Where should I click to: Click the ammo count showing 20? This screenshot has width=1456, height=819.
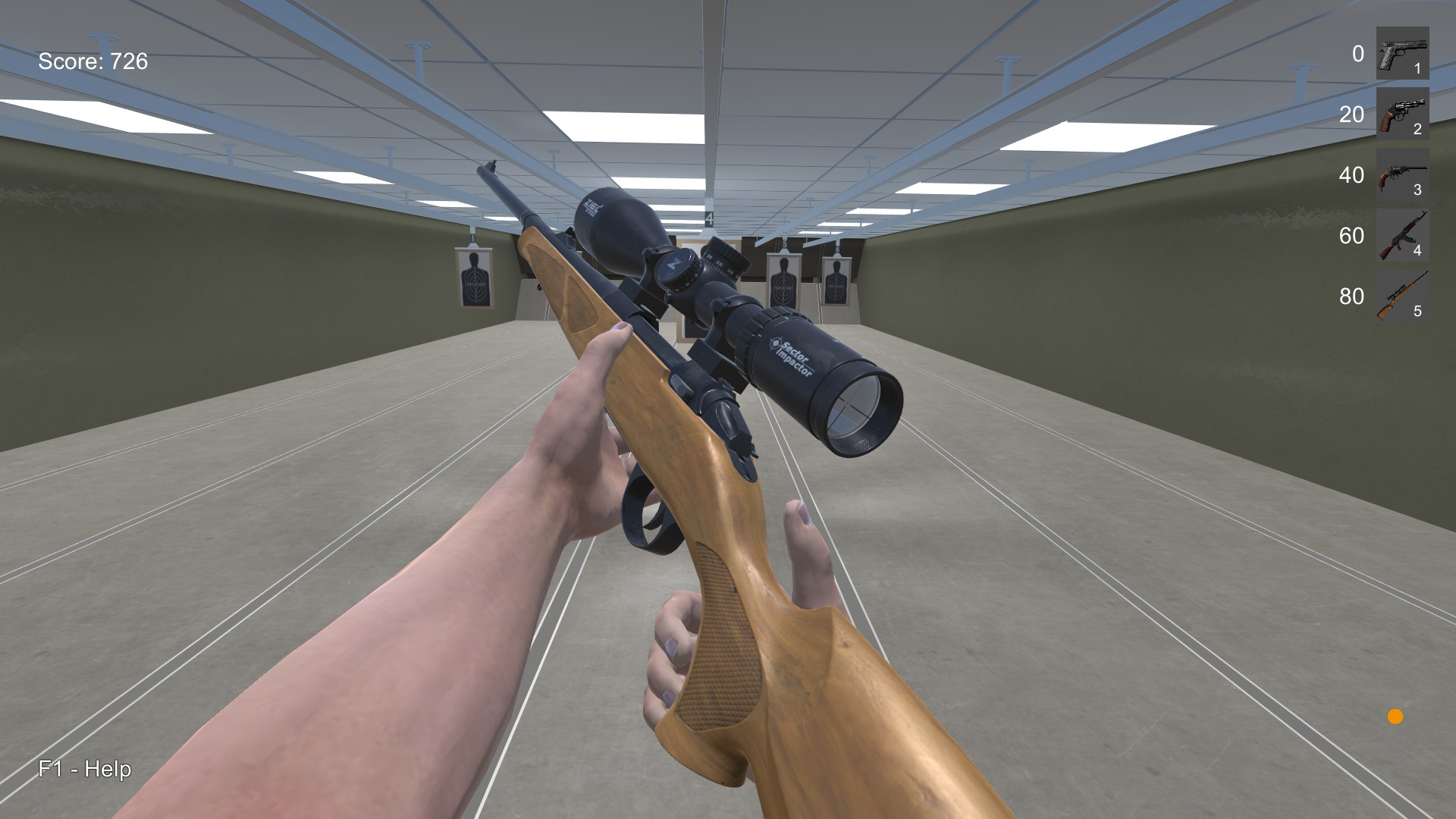[x=1354, y=115]
